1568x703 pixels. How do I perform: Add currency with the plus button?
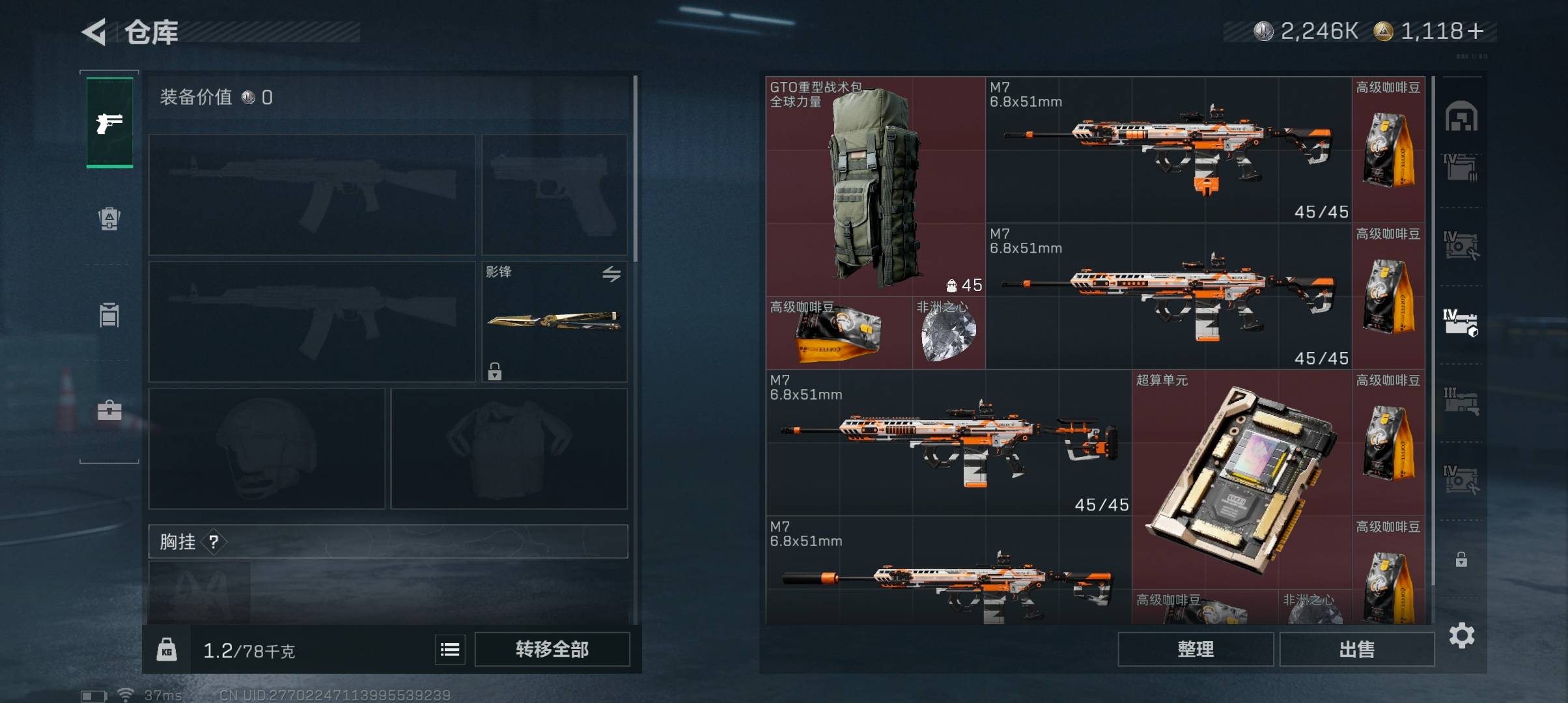(1476, 31)
